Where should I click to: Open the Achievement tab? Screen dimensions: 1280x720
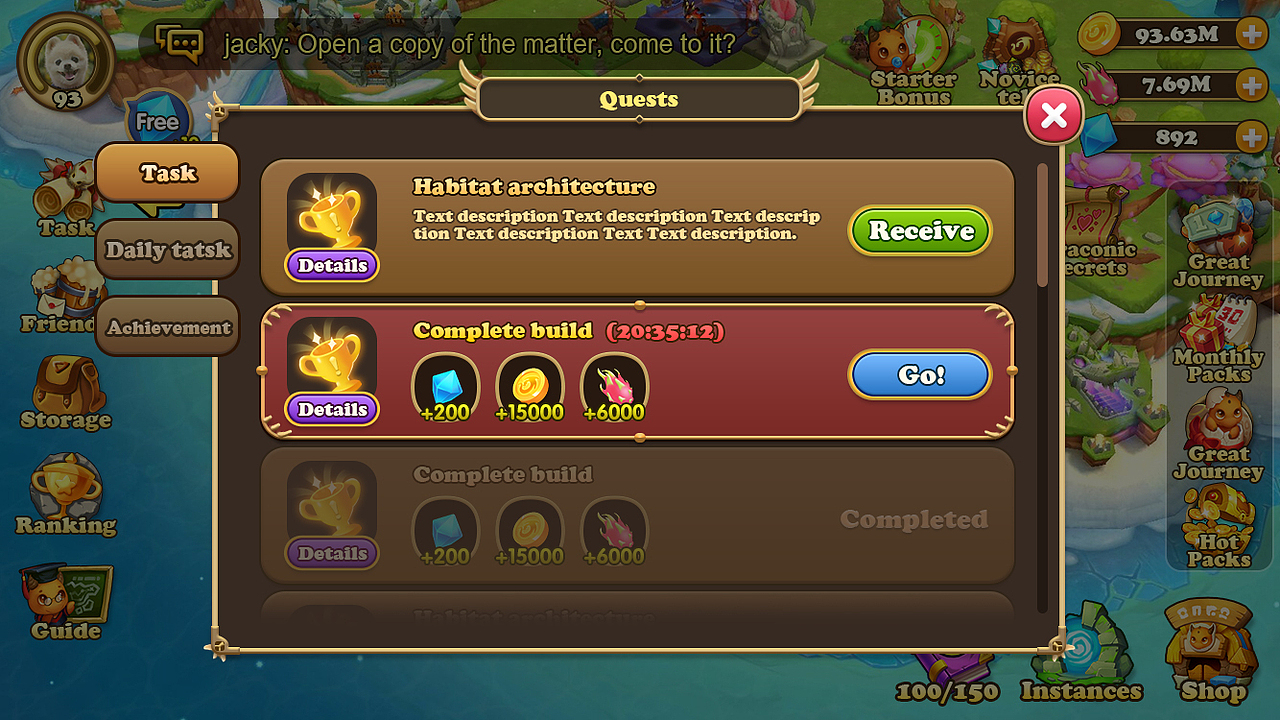tap(168, 327)
